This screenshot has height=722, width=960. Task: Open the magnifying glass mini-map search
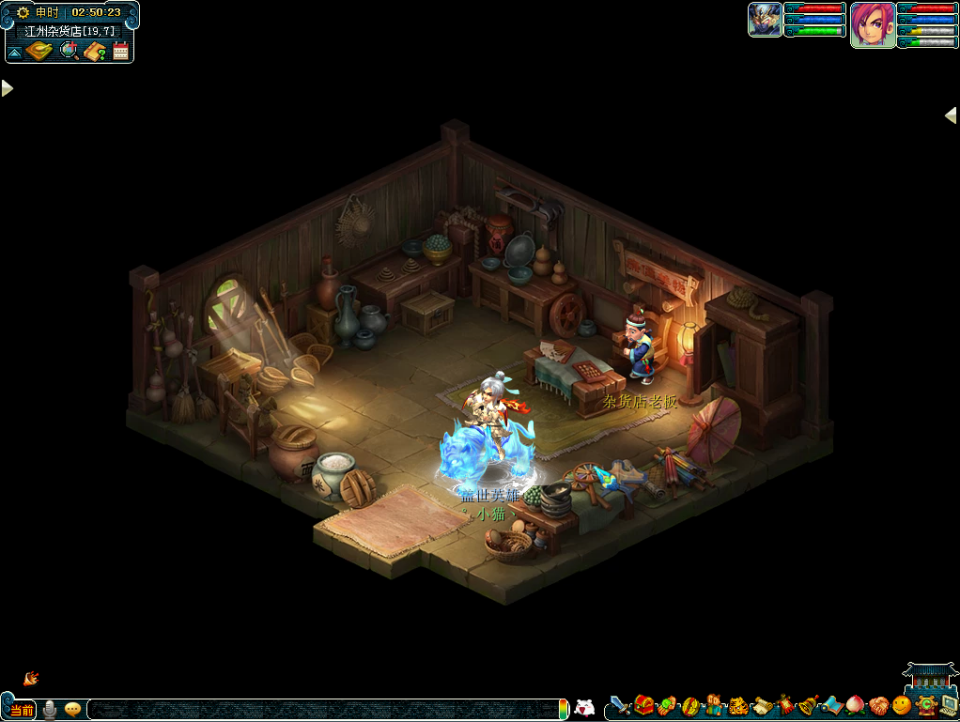coord(69,51)
